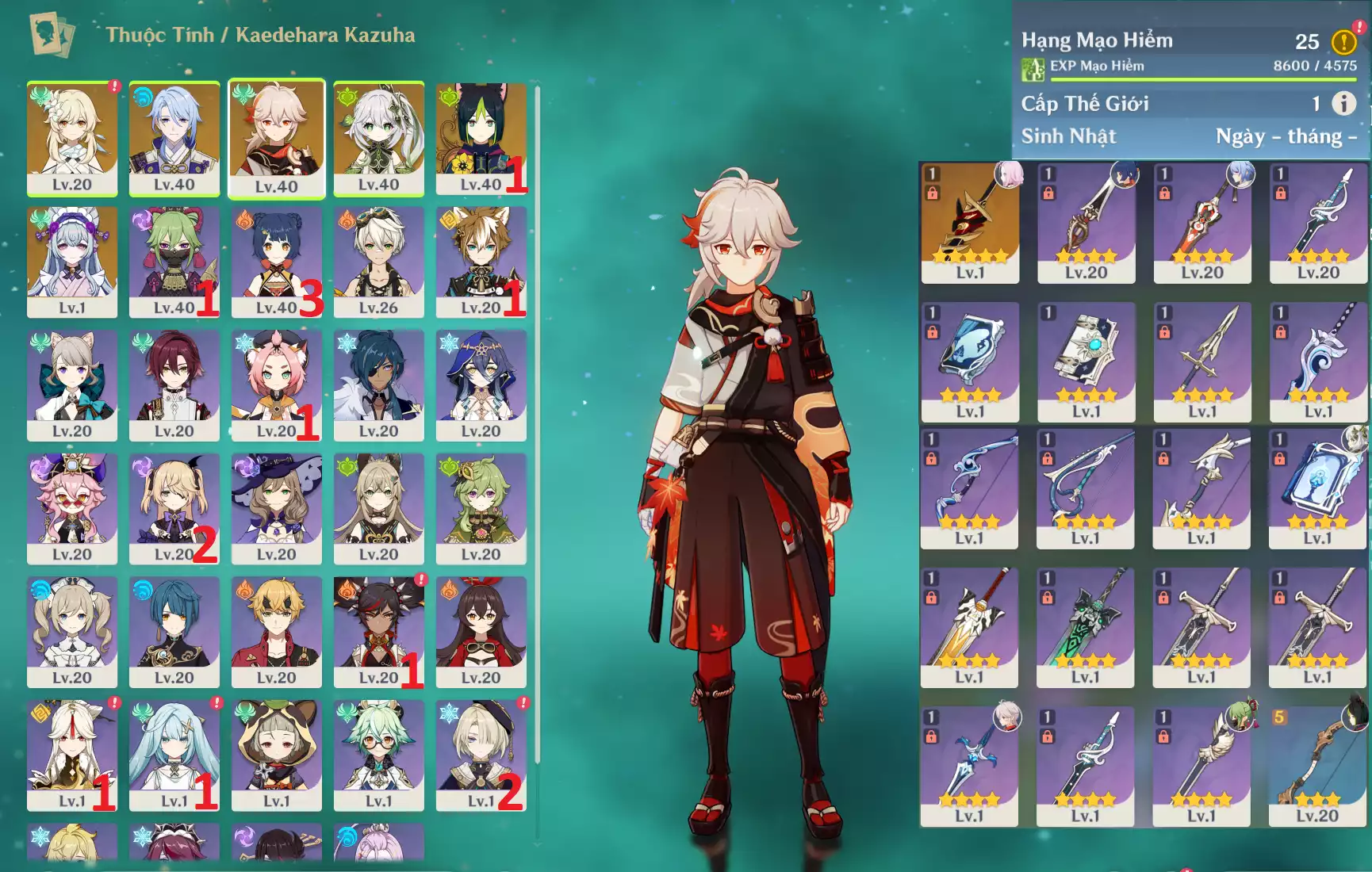Select the five-star red polearm weapon
The width and height of the screenshot is (1372, 872).
[x=970, y=222]
